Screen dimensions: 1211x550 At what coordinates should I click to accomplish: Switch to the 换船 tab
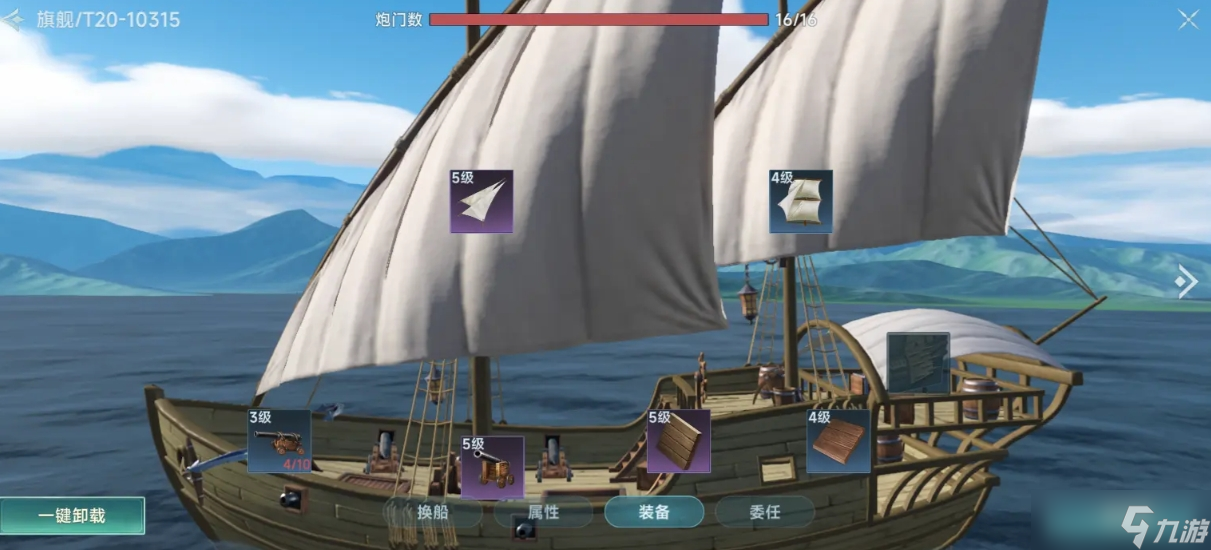[432, 513]
